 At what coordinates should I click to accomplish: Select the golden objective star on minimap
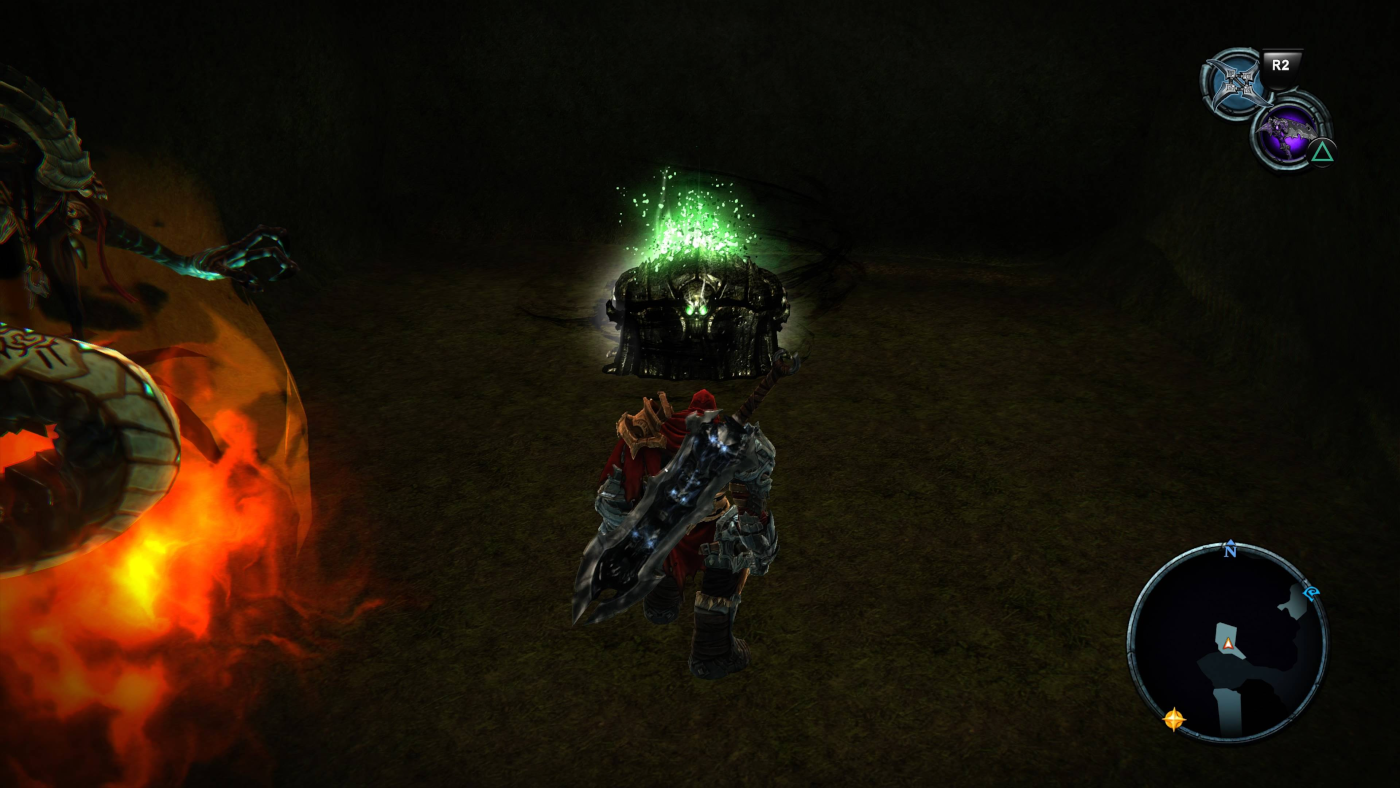(1174, 719)
